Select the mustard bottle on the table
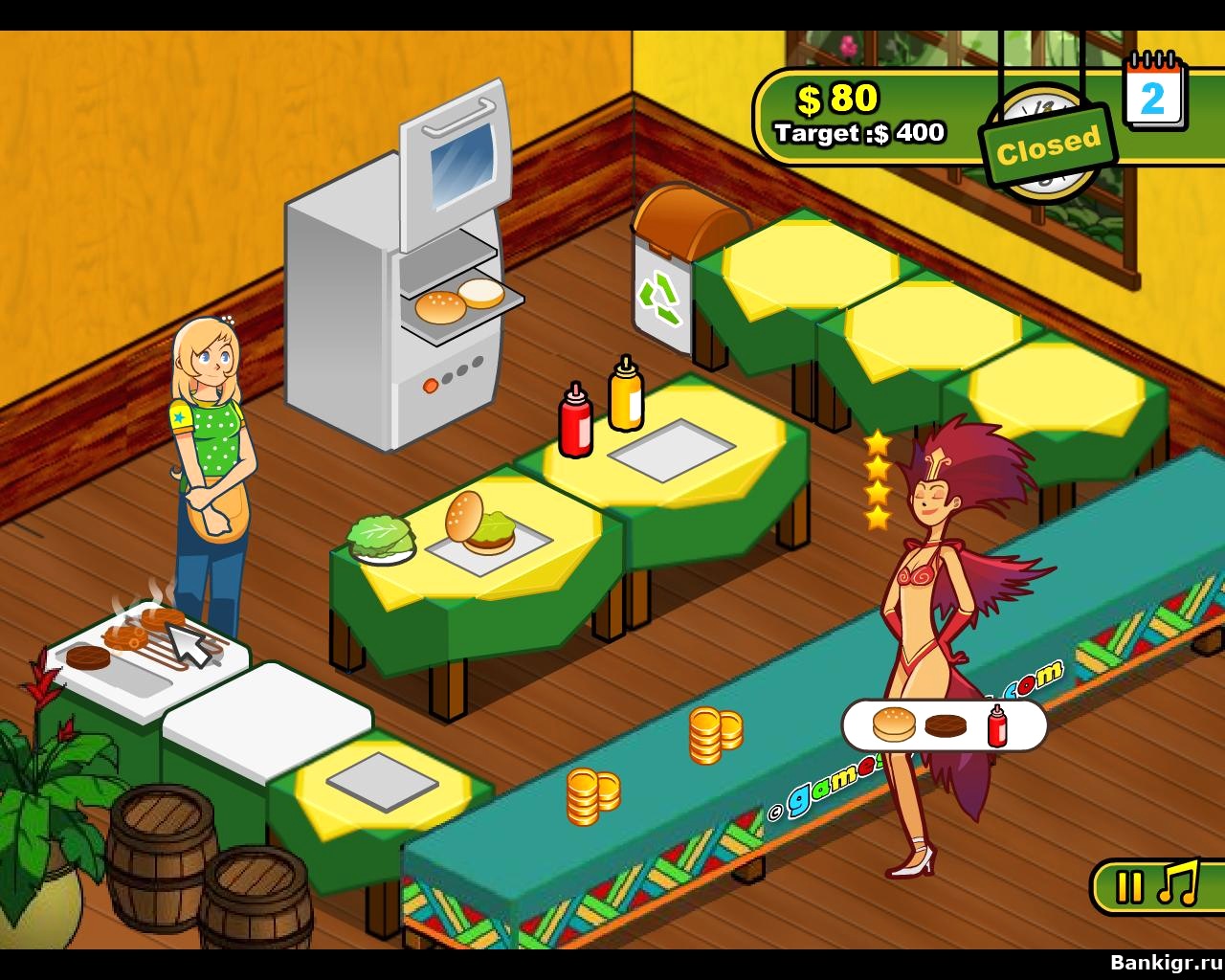Viewport: 1225px width, 980px height. 623,397
